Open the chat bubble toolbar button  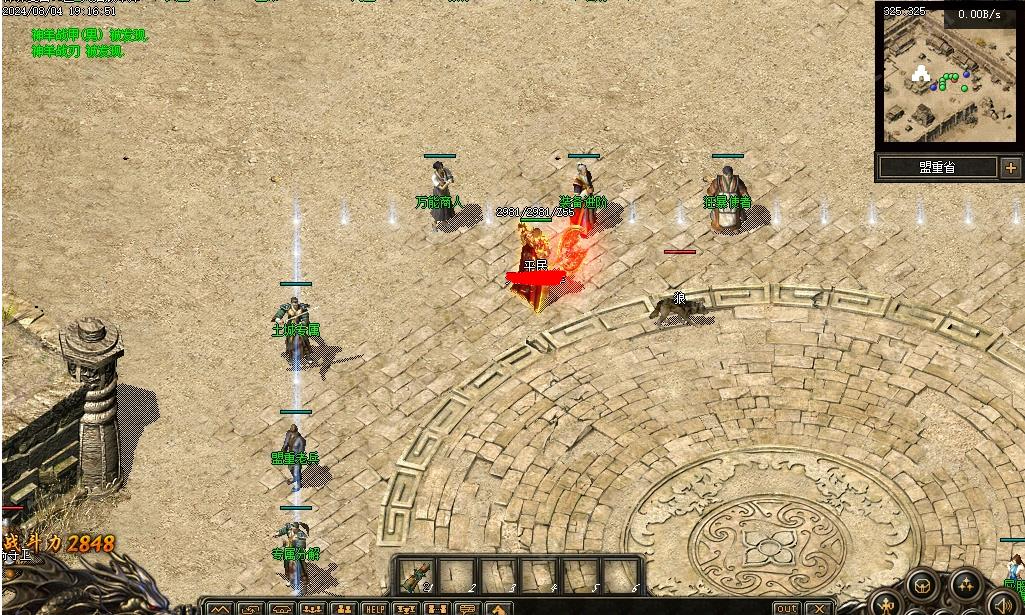[467, 608]
